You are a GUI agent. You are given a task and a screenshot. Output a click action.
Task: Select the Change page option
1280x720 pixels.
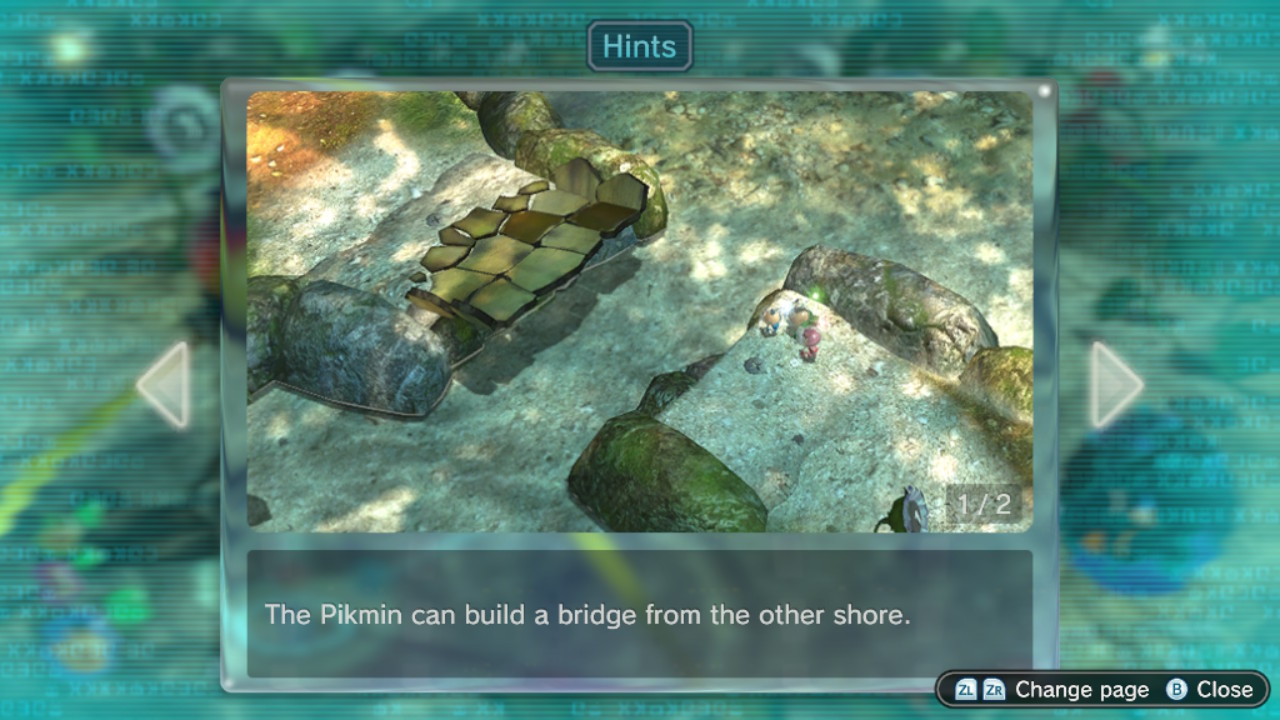click(x=1052, y=689)
